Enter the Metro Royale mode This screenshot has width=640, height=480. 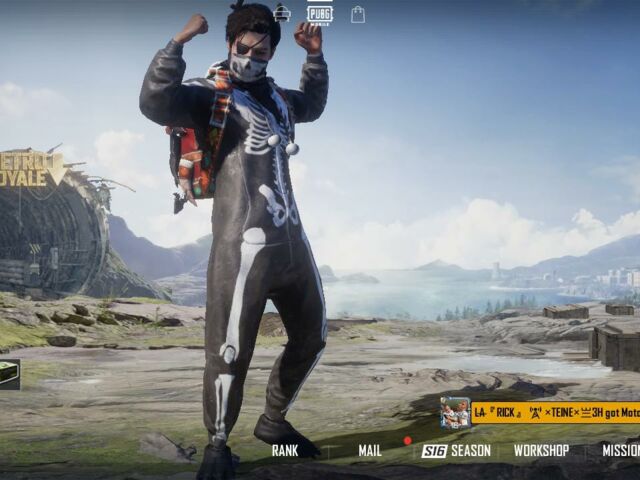click(x=32, y=168)
